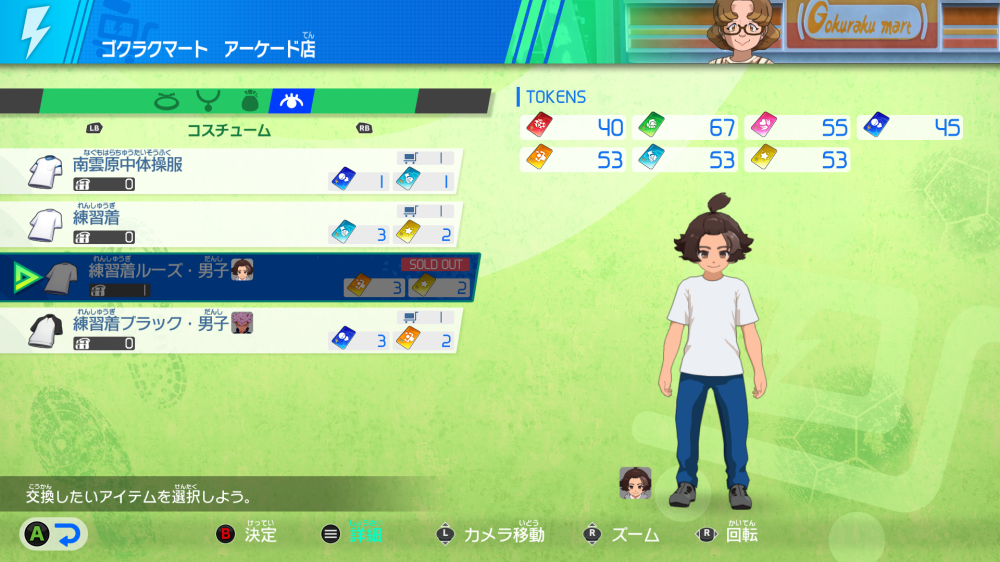1000x562 pixels.
Task: Select the highlighted costume category tab
Action: pyautogui.click(x=292, y=101)
